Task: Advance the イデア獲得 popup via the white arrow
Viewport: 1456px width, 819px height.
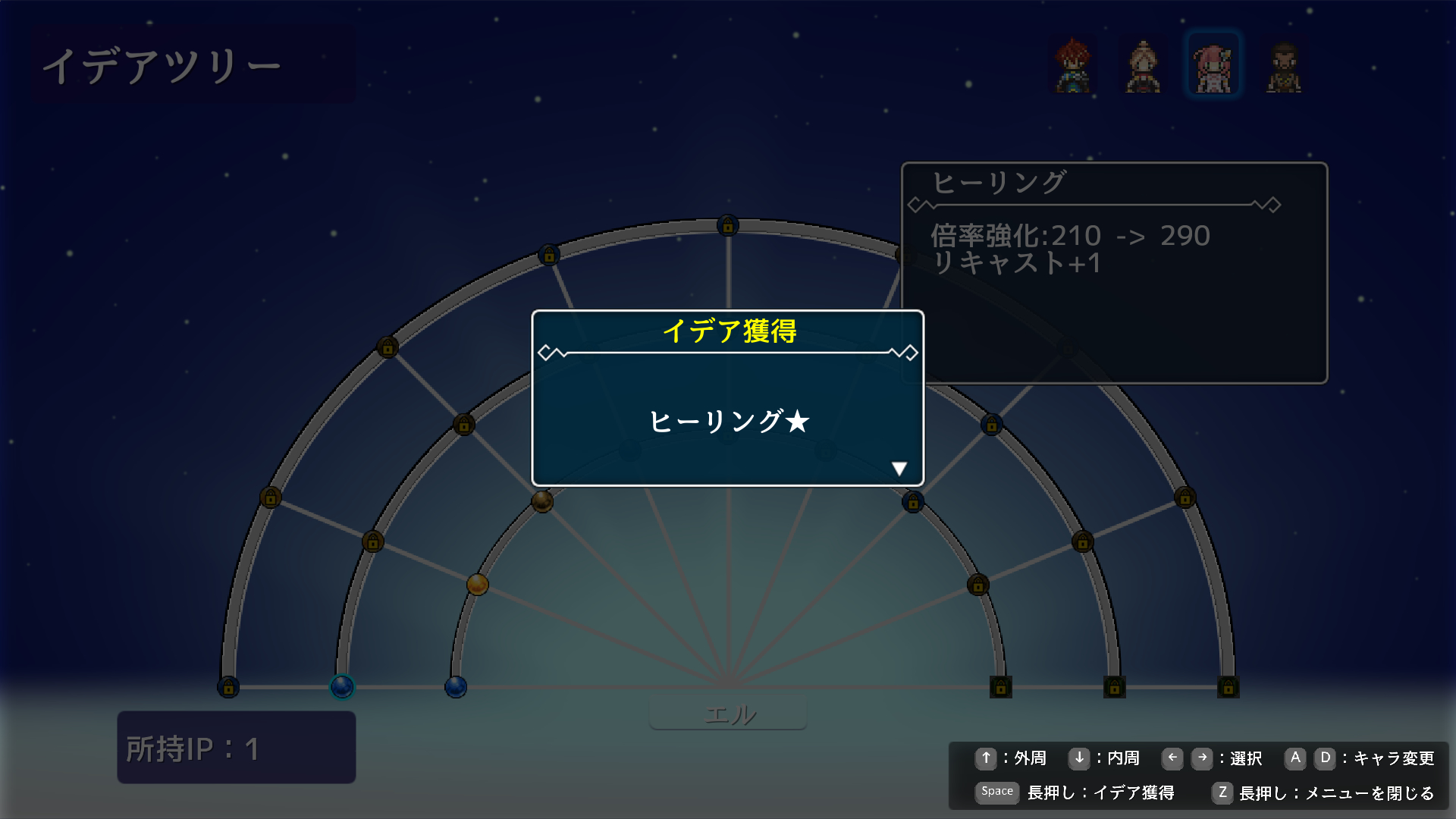Action: pyautogui.click(x=899, y=469)
